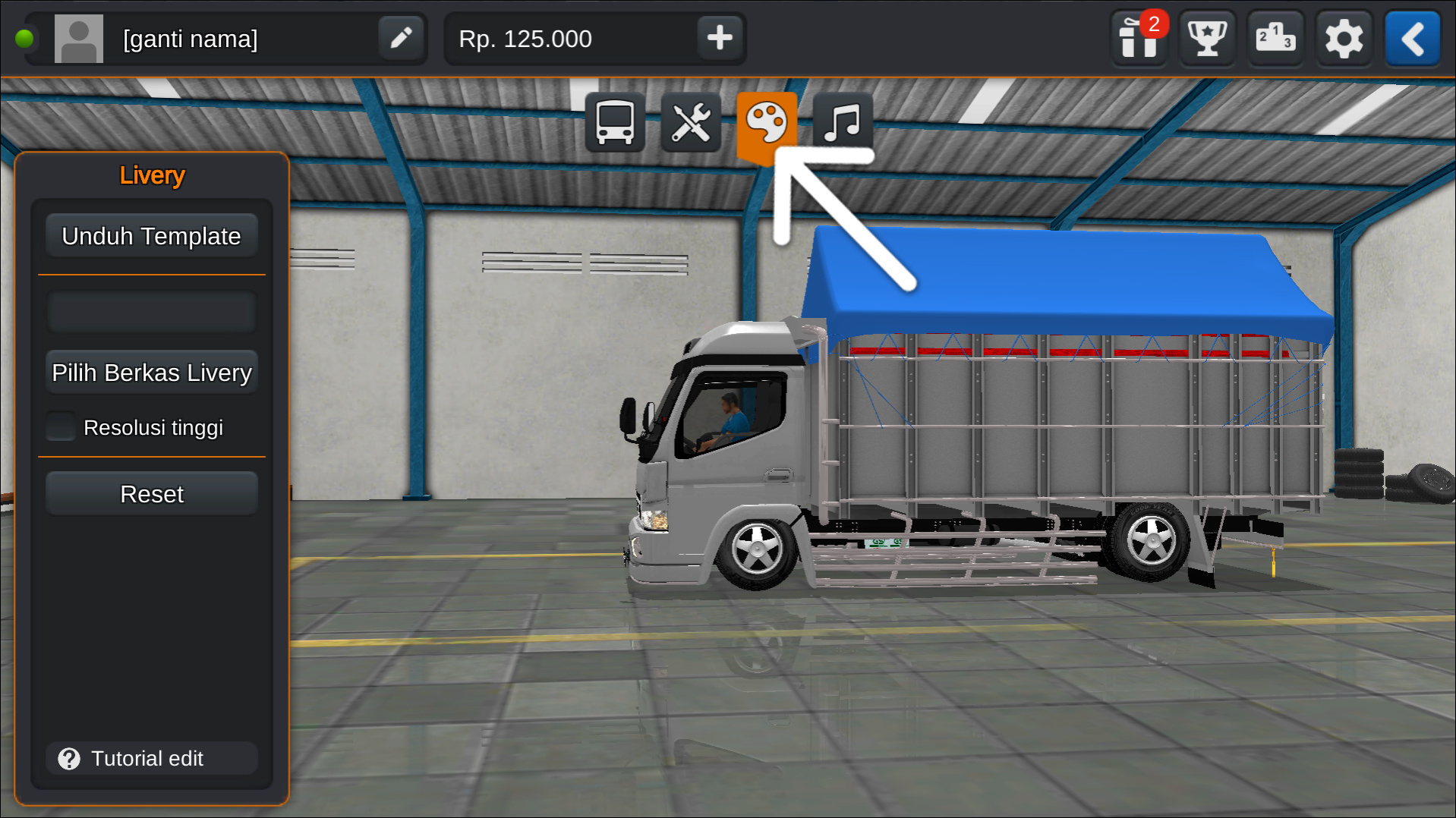The image size is (1456, 818).
Task: Open the leaderboard rankings icon
Action: [1275, 38]
